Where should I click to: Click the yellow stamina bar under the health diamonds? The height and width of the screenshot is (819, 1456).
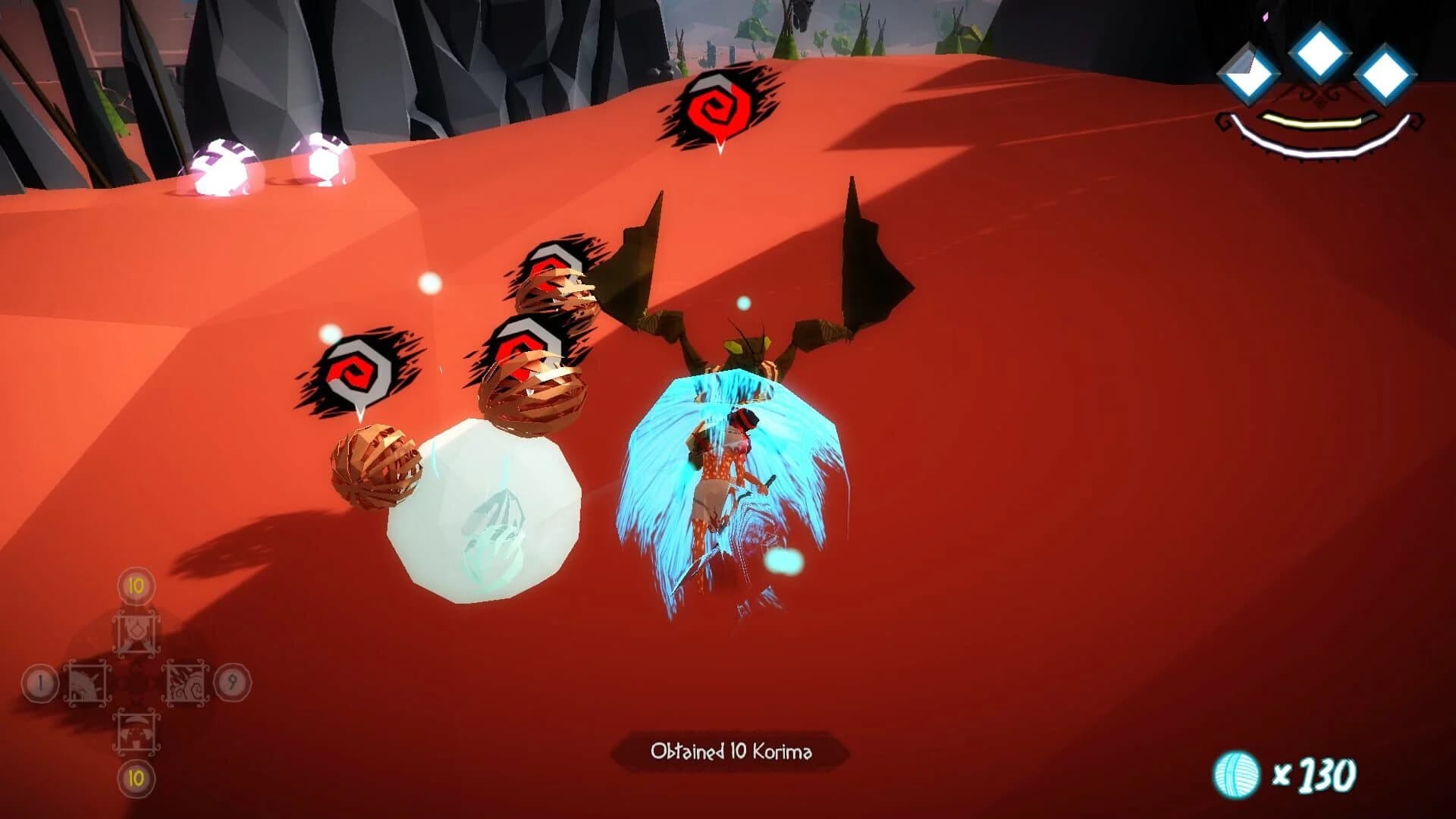[1312, 121]
